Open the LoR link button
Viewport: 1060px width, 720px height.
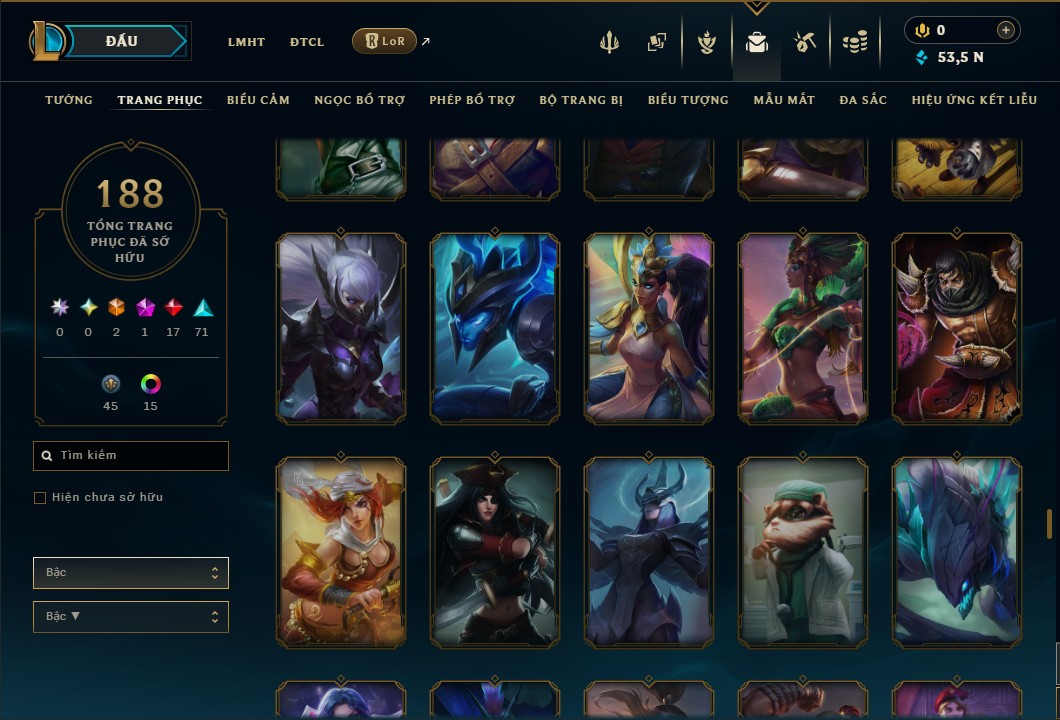[x=385, y=41]
